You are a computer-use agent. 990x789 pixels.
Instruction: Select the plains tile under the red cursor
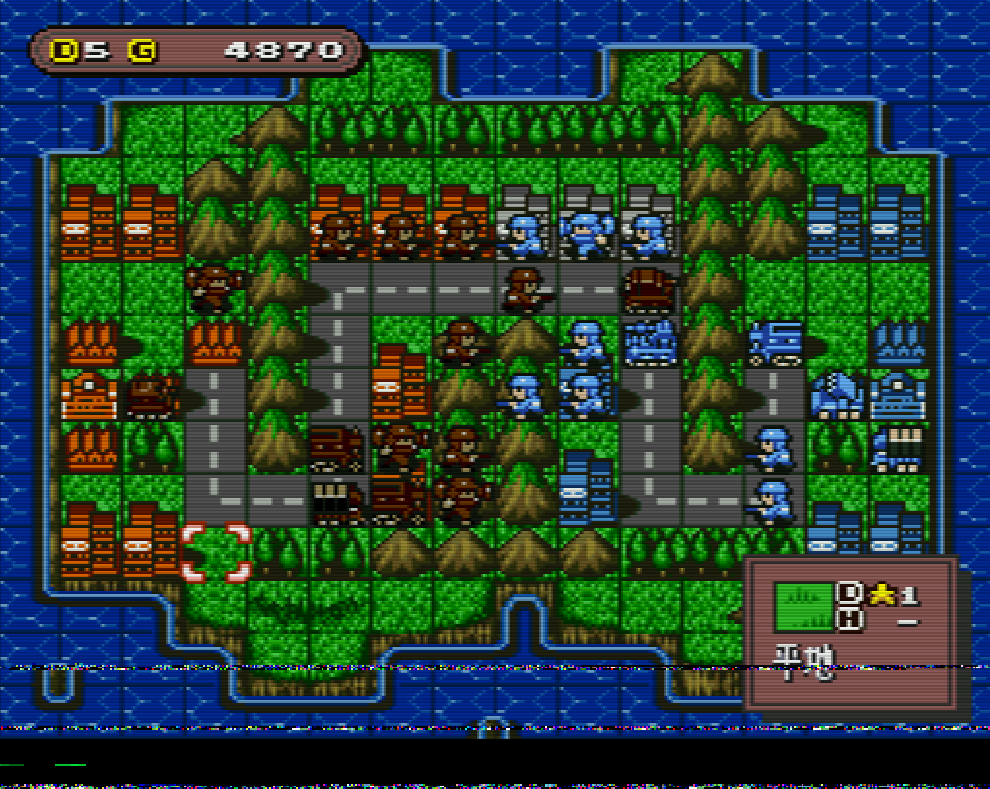(215, 552)
